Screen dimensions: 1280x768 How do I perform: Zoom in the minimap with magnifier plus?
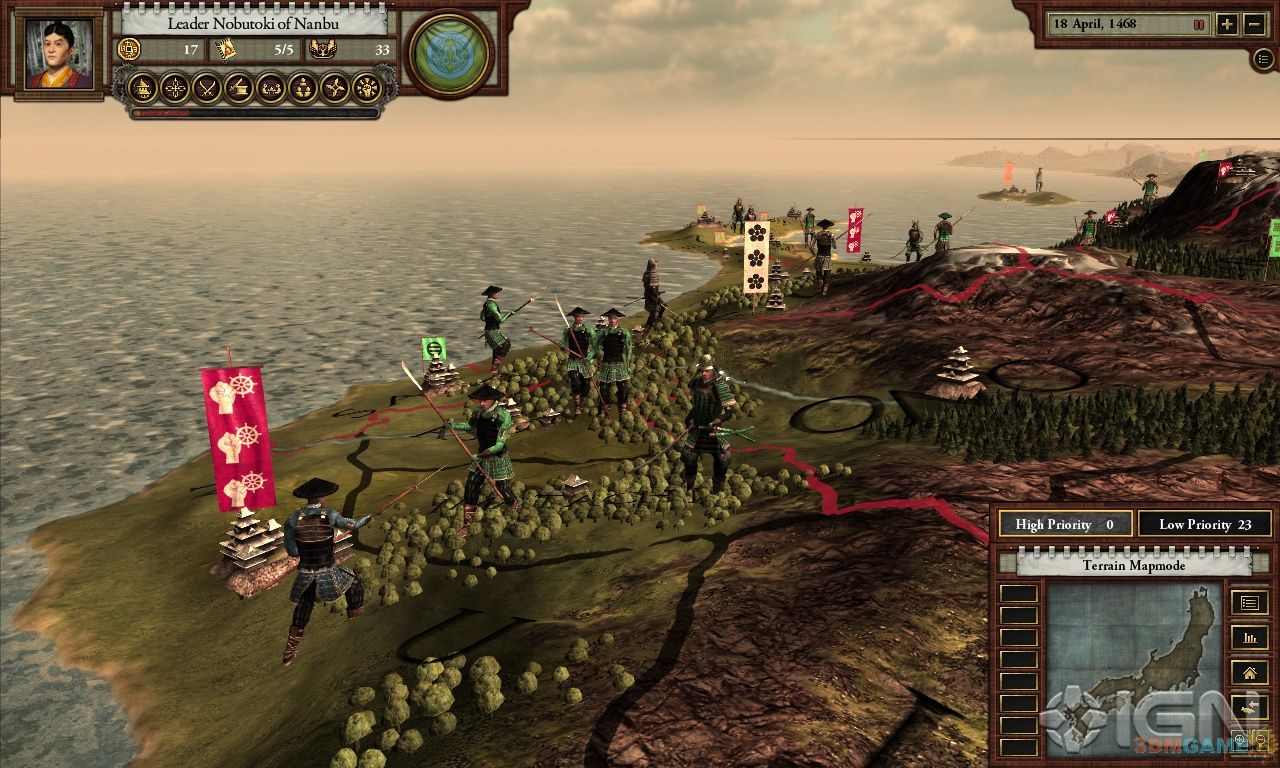click(x=1240, y=741)
